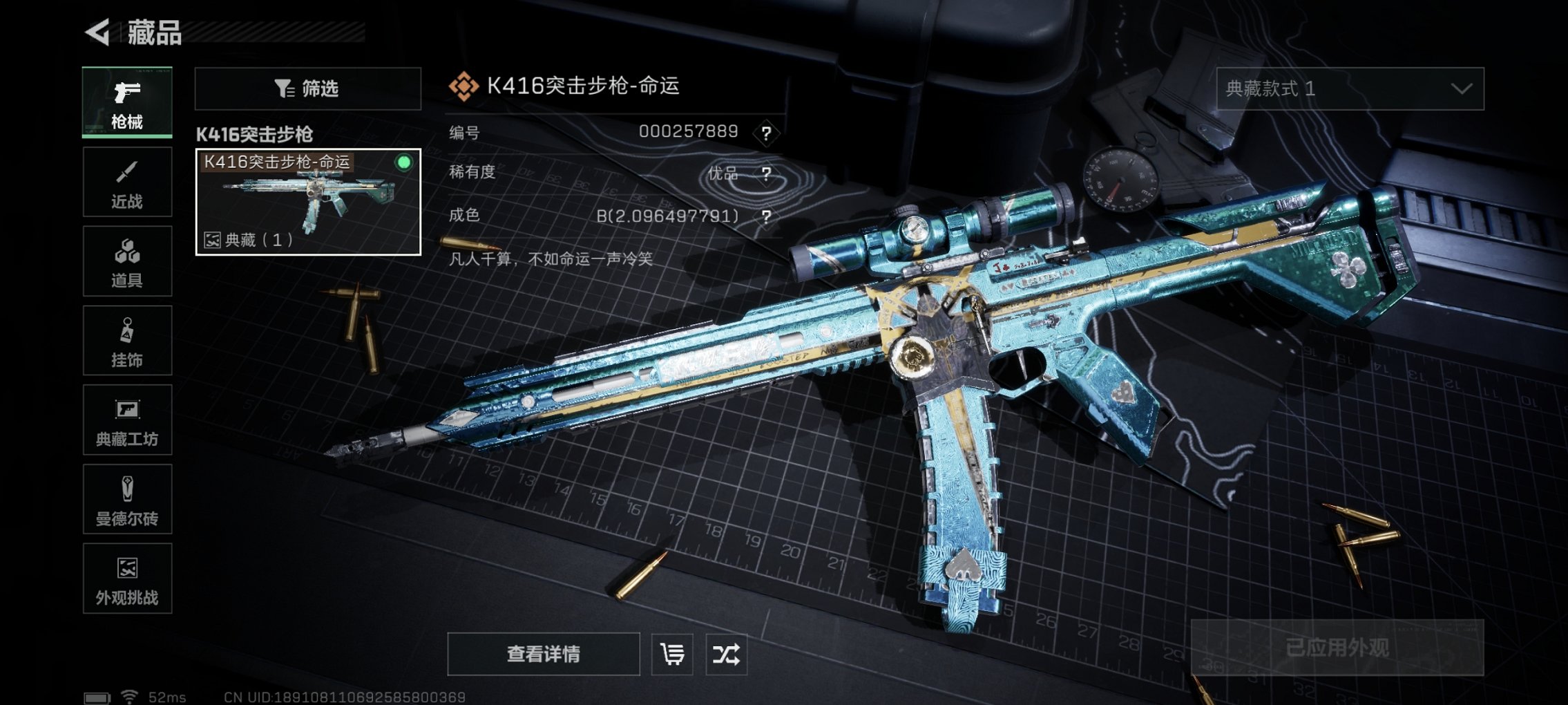Select the K416突击步枪-命运 skin thumbnail
The height and width of the screenshot is (705, 1568).
(308, 202)
